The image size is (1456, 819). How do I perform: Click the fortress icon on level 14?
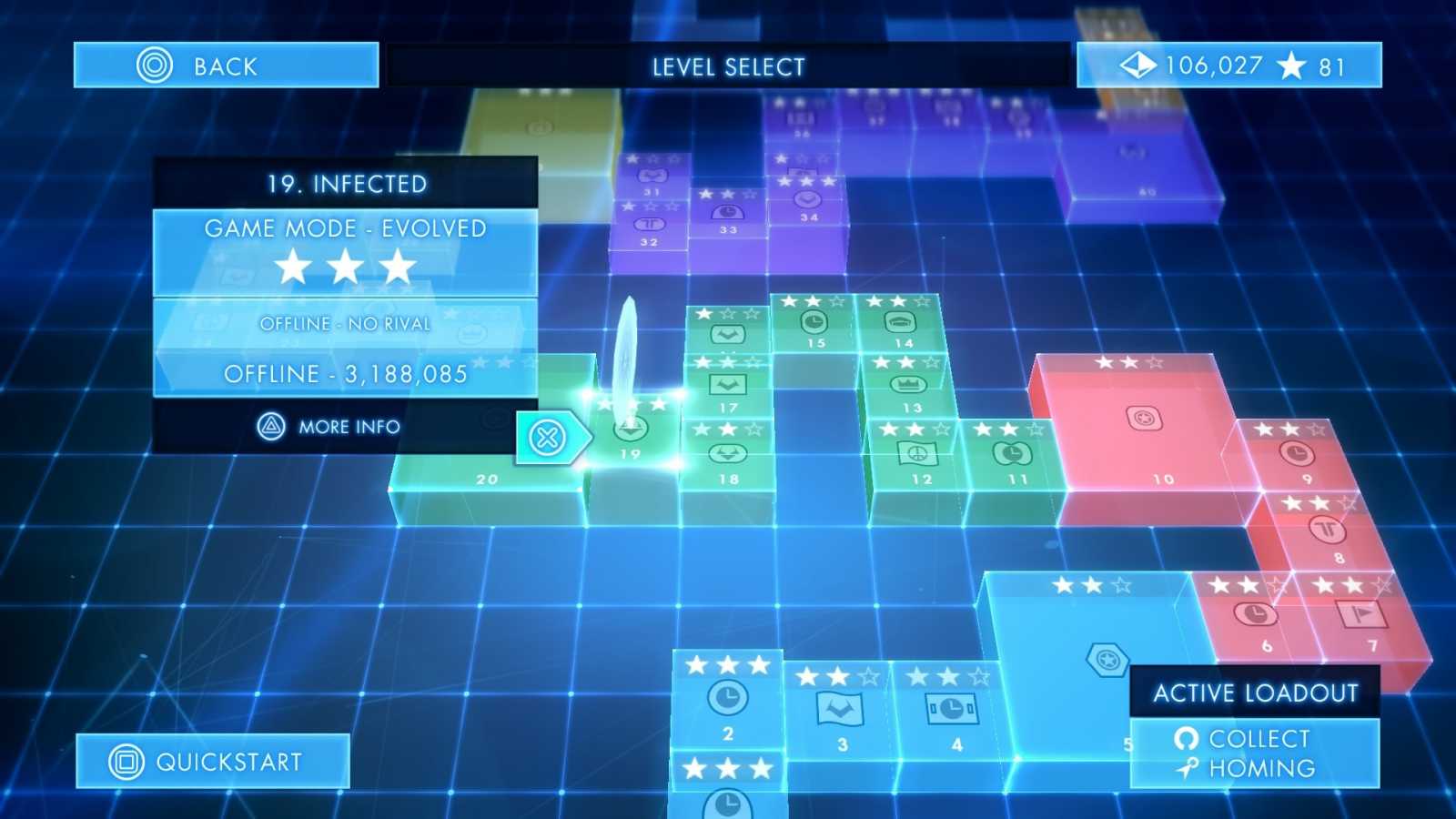point(899,320)
